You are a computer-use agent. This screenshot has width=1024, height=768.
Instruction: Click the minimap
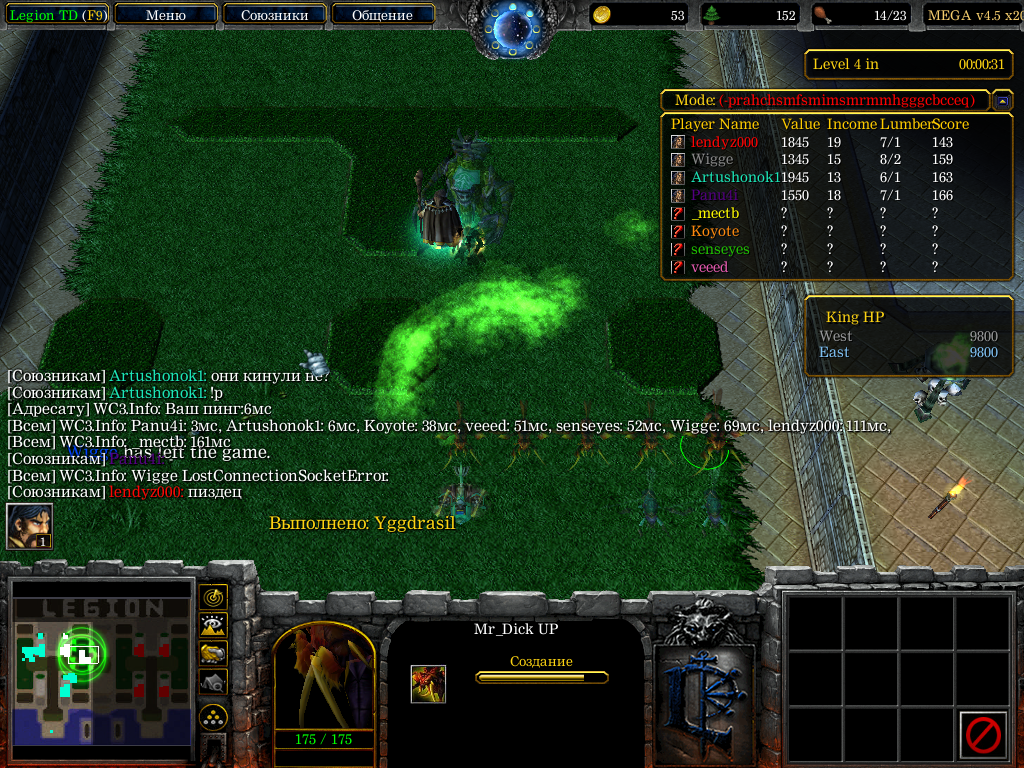[101, 667]
